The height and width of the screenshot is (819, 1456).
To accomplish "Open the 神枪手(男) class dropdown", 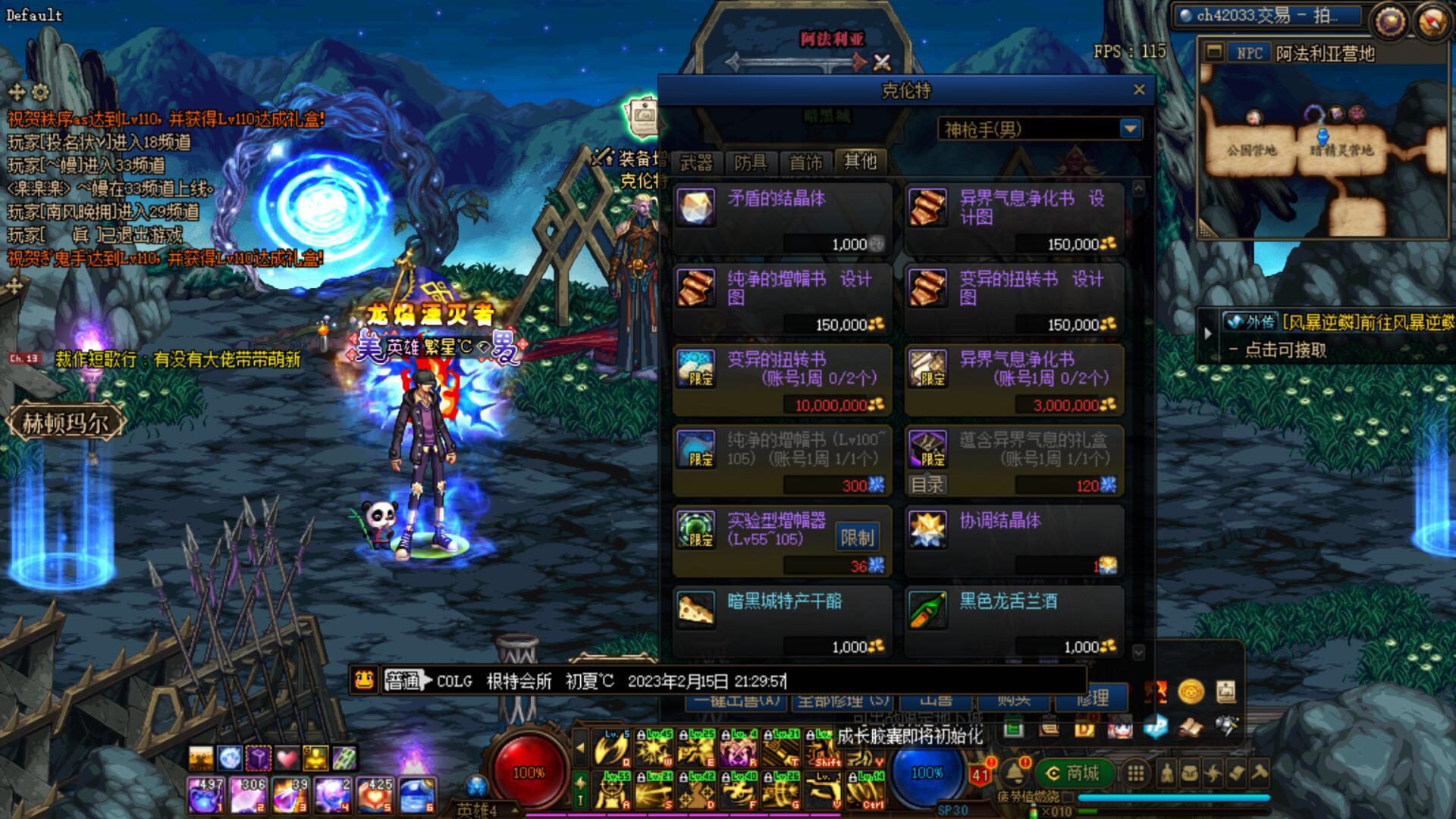I will point(1130,129).
